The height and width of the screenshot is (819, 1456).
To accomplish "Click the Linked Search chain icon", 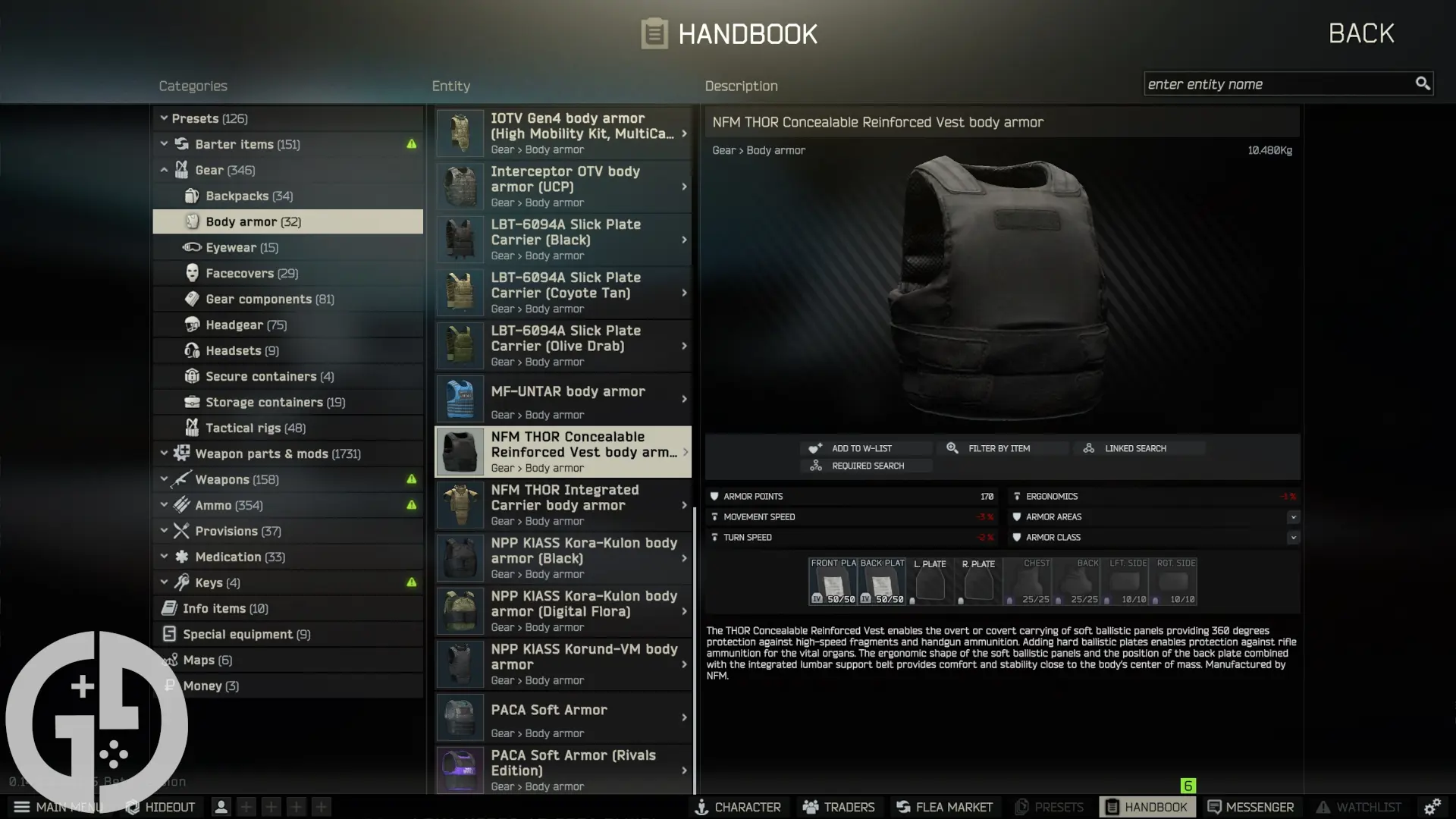I will 1090,448.
